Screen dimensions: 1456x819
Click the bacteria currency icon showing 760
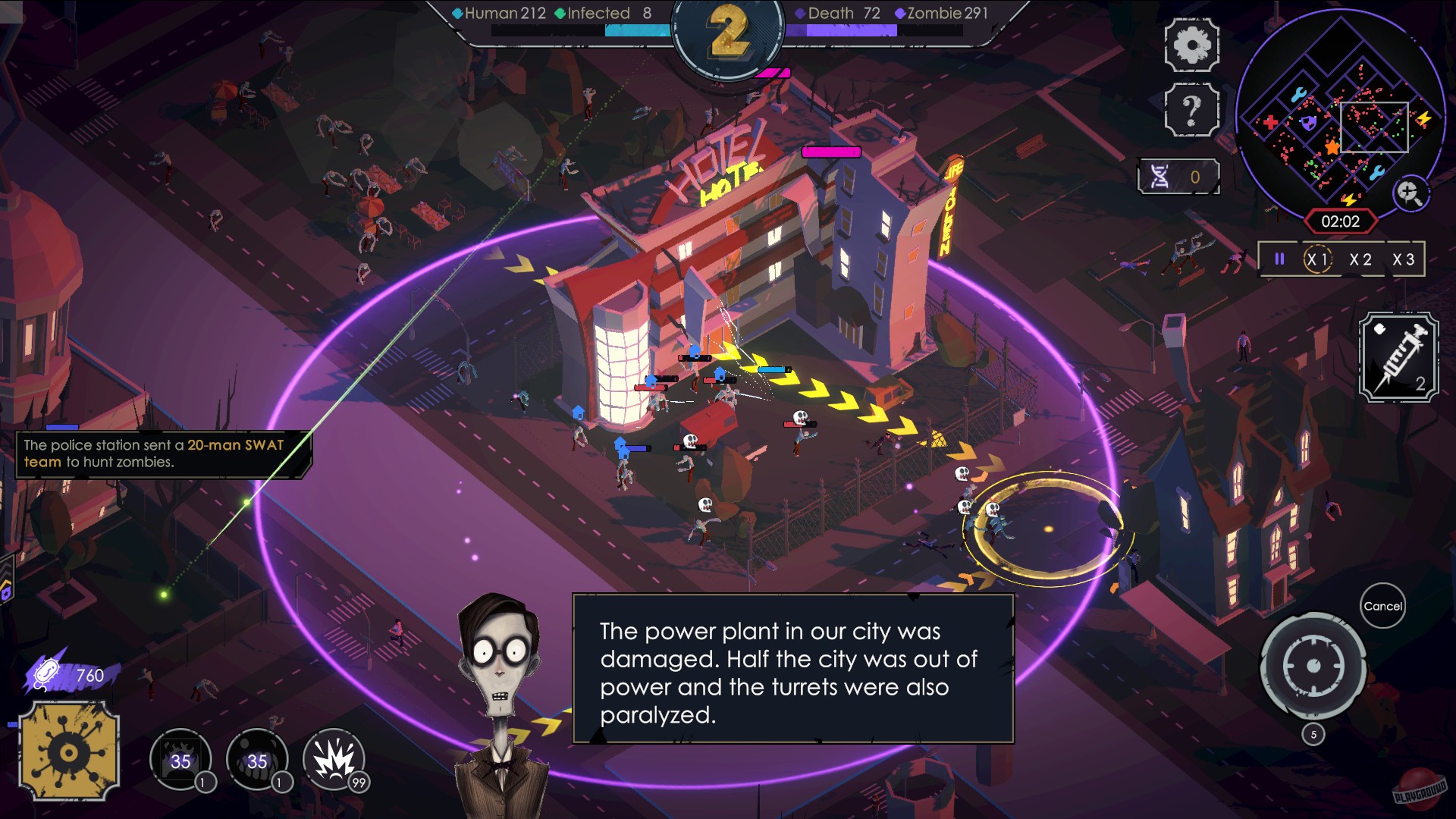click(45, 673)
